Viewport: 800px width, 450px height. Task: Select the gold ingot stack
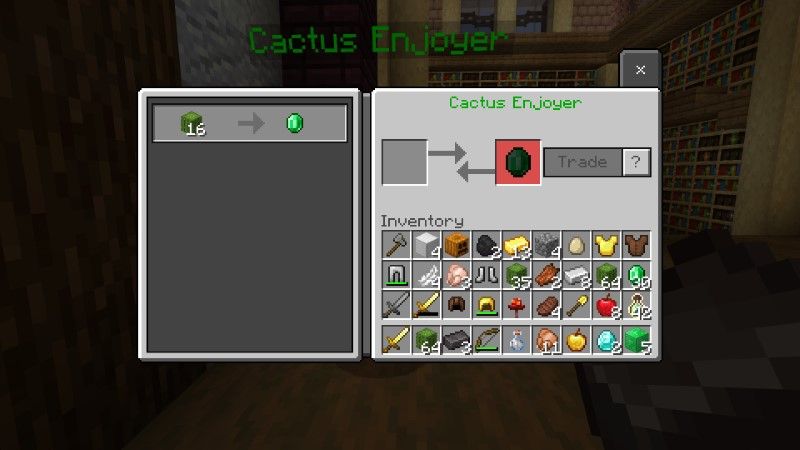[517, 245]
